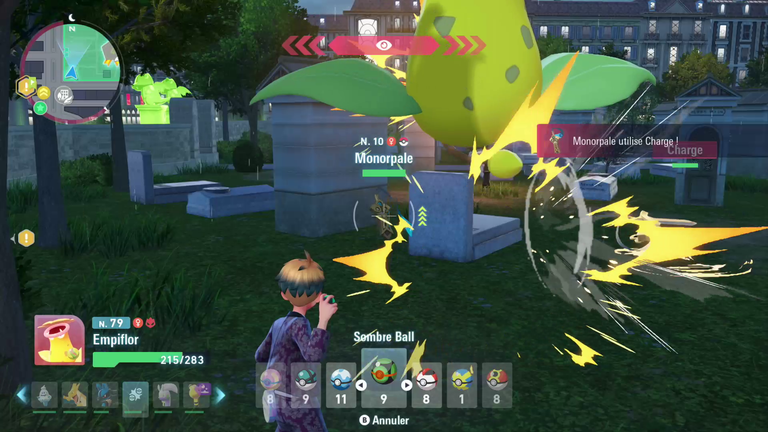The image size is (768, 432).
Task: Click the left arrow of the party bar
Action: coord(21,396)
